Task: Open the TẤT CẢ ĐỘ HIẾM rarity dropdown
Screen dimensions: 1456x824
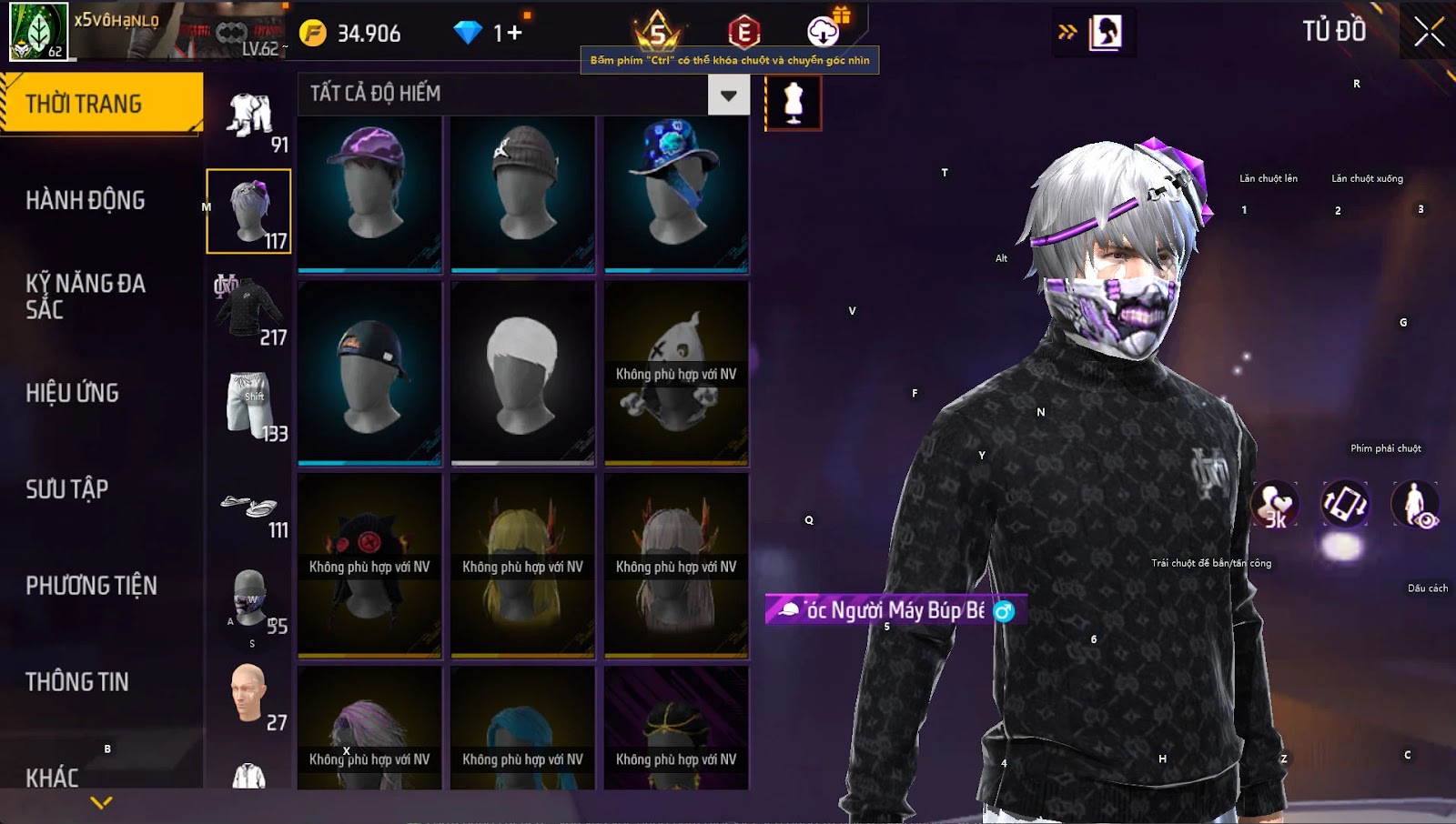Action: click(728, 95)
